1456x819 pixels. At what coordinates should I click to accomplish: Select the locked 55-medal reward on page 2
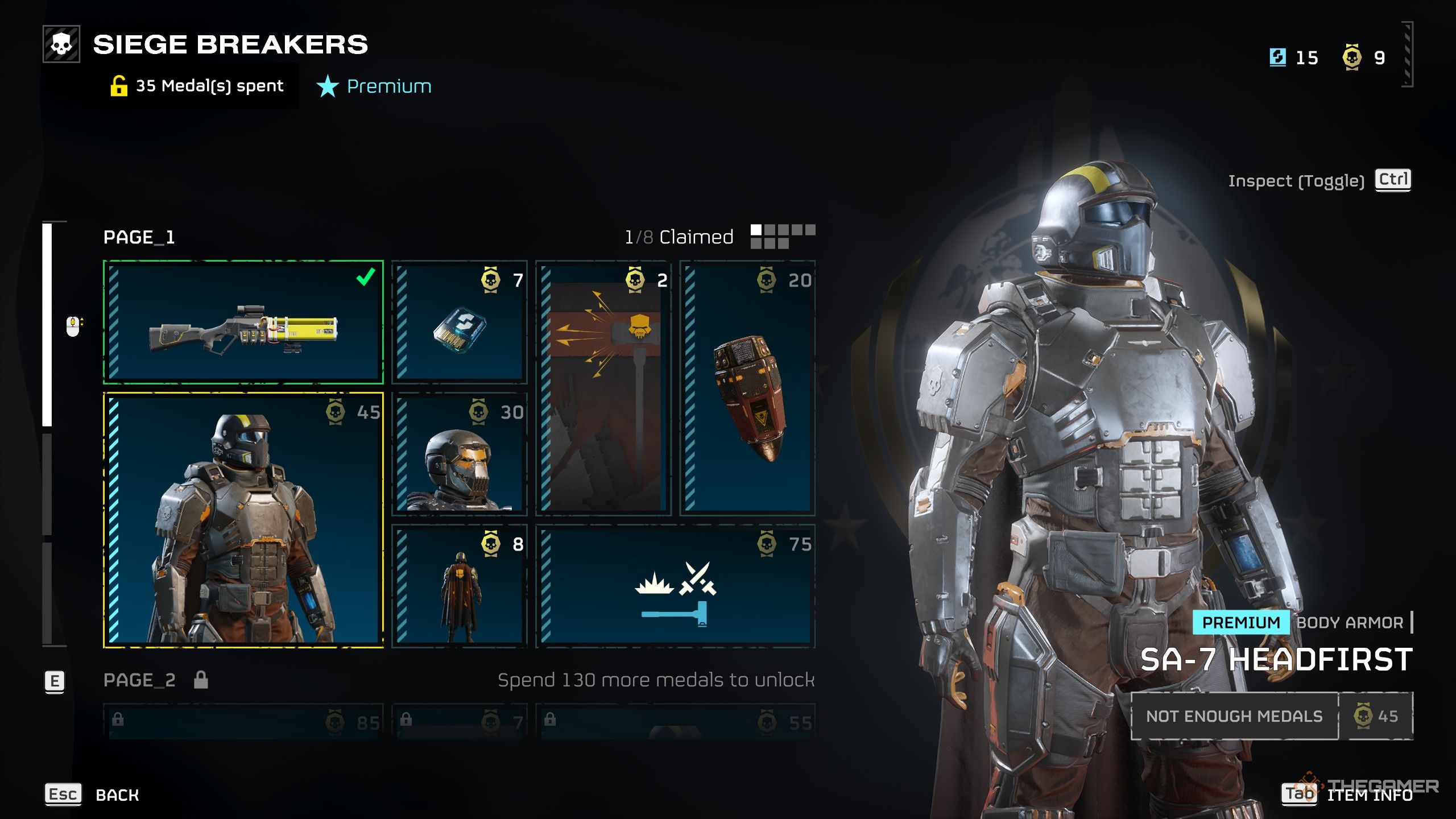[x=675, y=722]
